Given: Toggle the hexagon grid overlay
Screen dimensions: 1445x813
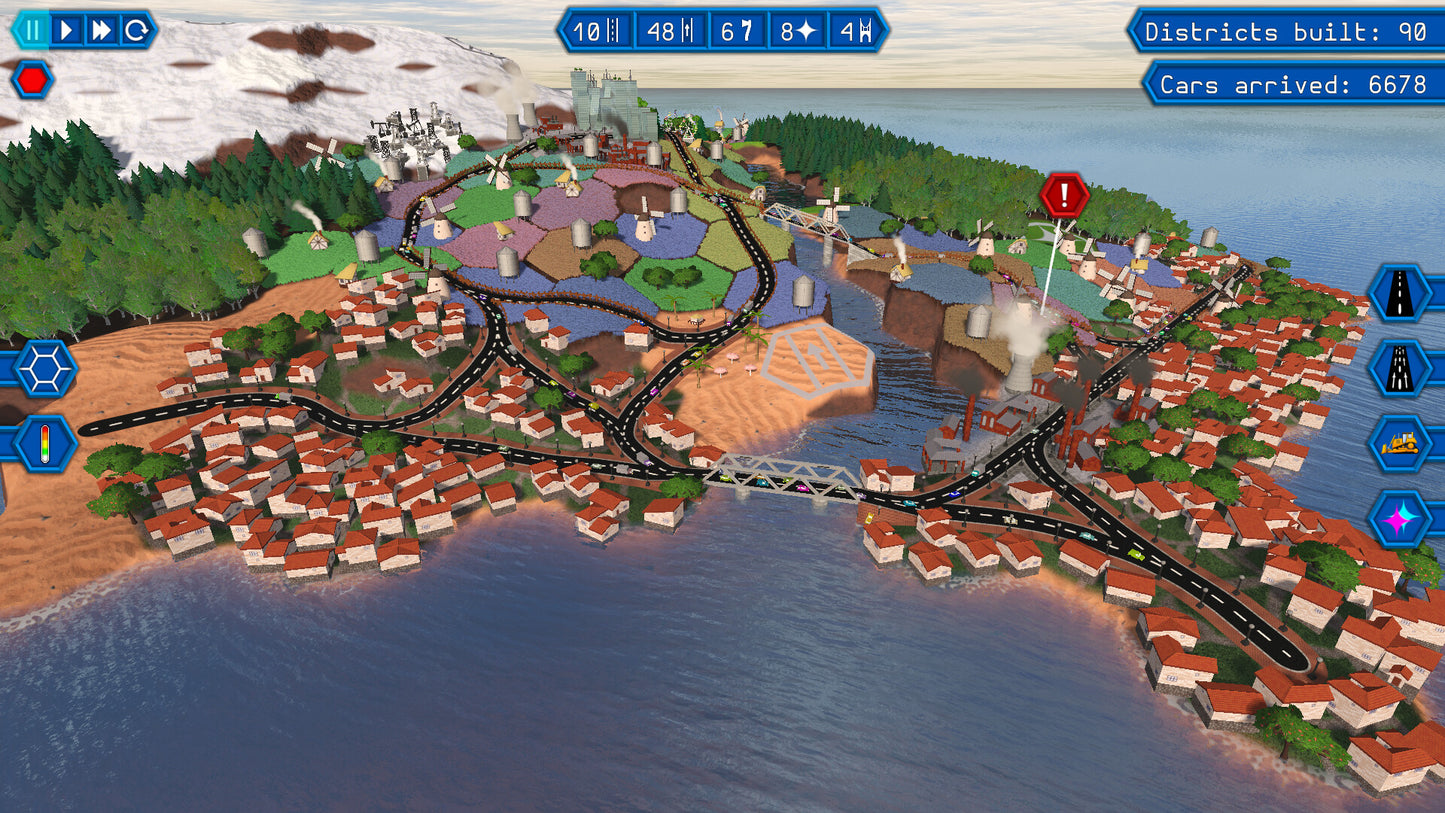Looking at the screenshot, I should click(45, 368).
